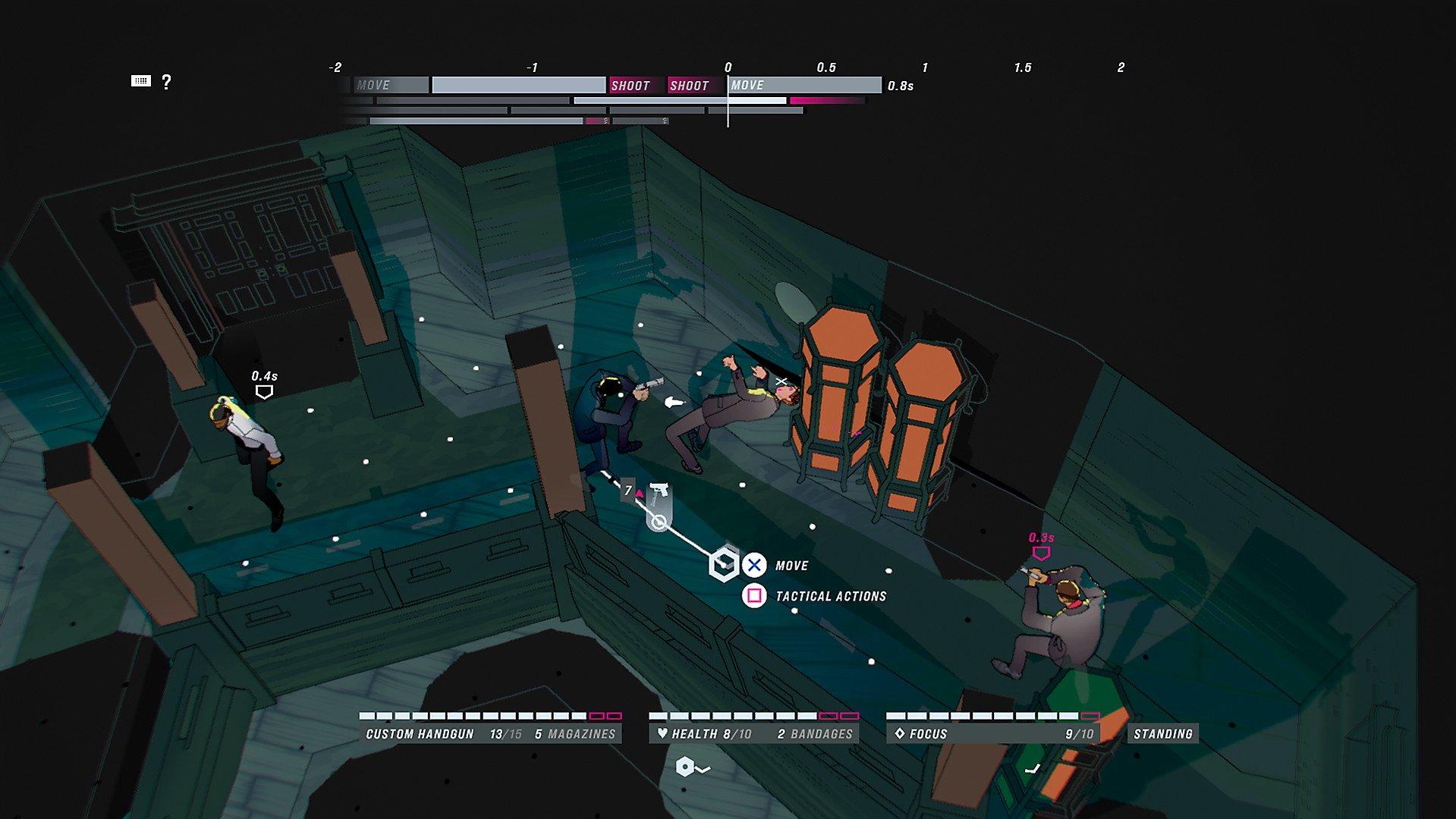Click the heart icon beside Health

(664, 733)
